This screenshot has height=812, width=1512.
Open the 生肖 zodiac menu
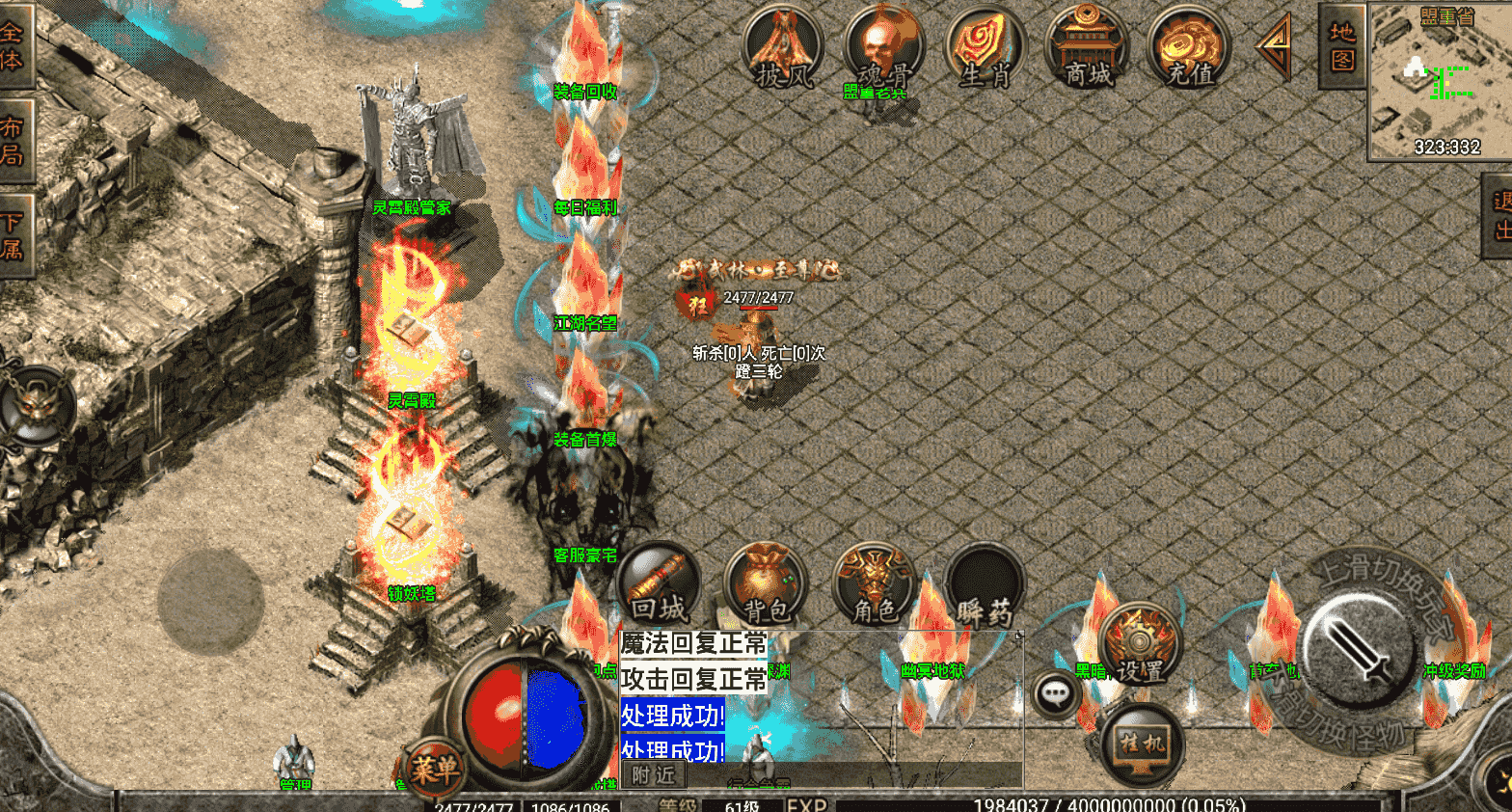[x=985, y=46]
